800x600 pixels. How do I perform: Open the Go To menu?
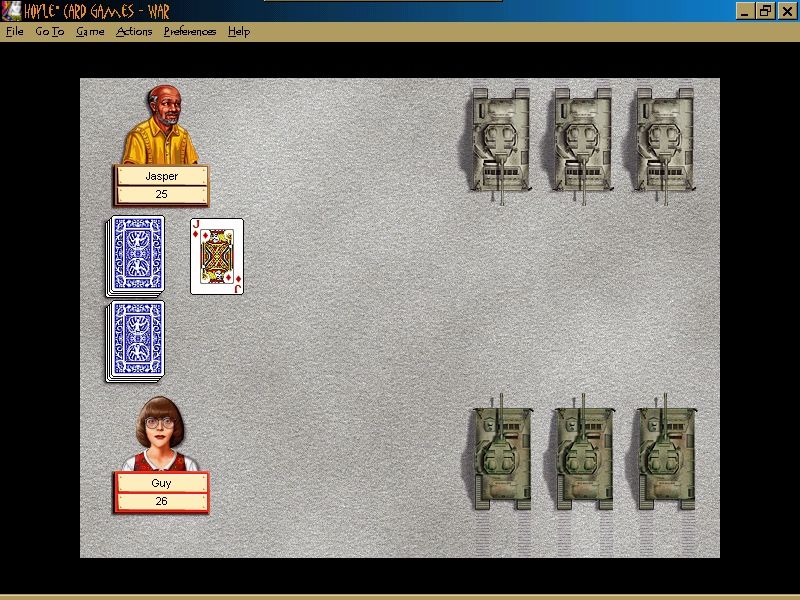click(49, 31)
